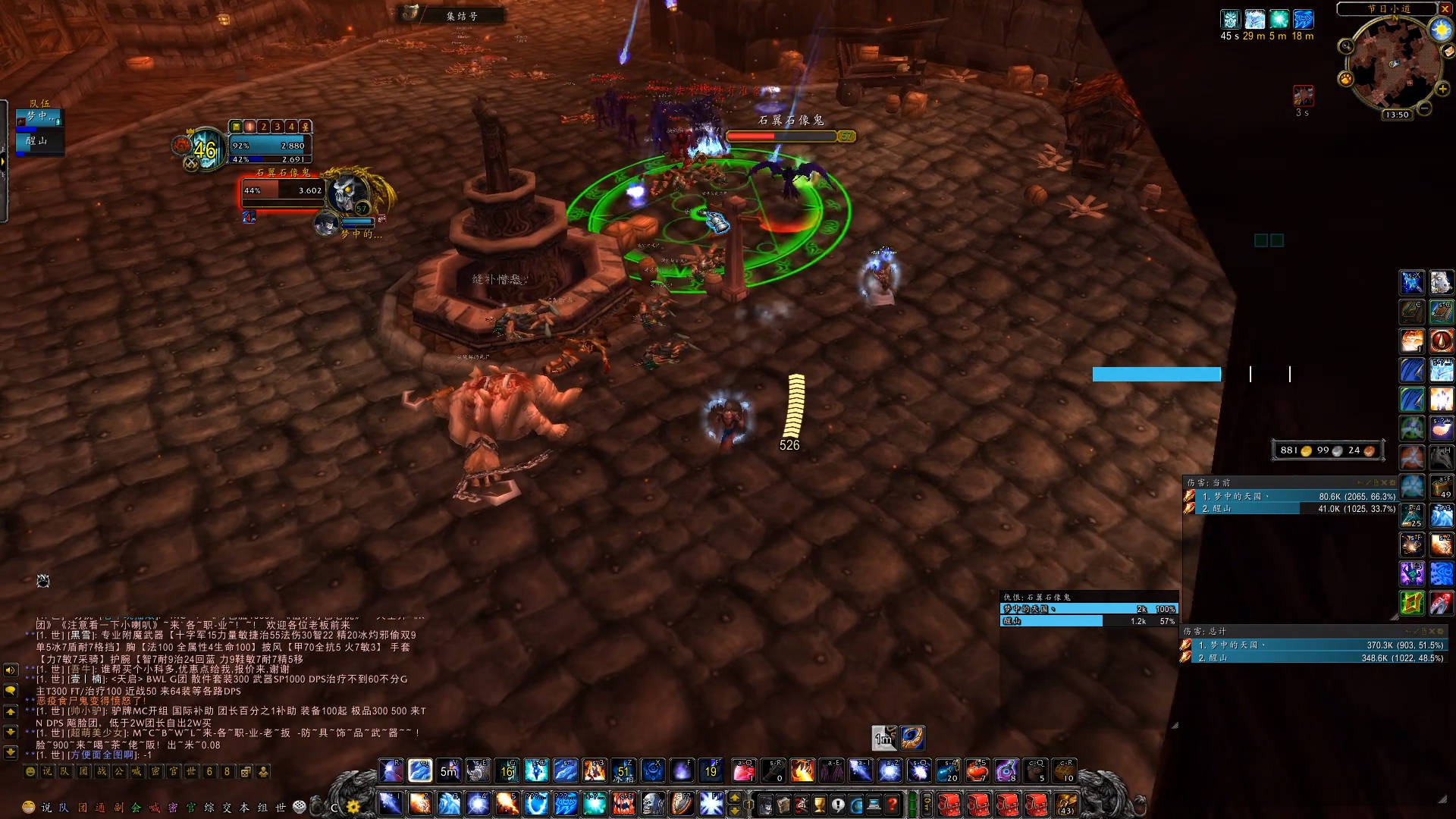This screenshot has width=1456, height=819.
Task: Select party member 醒山 in the party frame
Action: tap(38, 141)
